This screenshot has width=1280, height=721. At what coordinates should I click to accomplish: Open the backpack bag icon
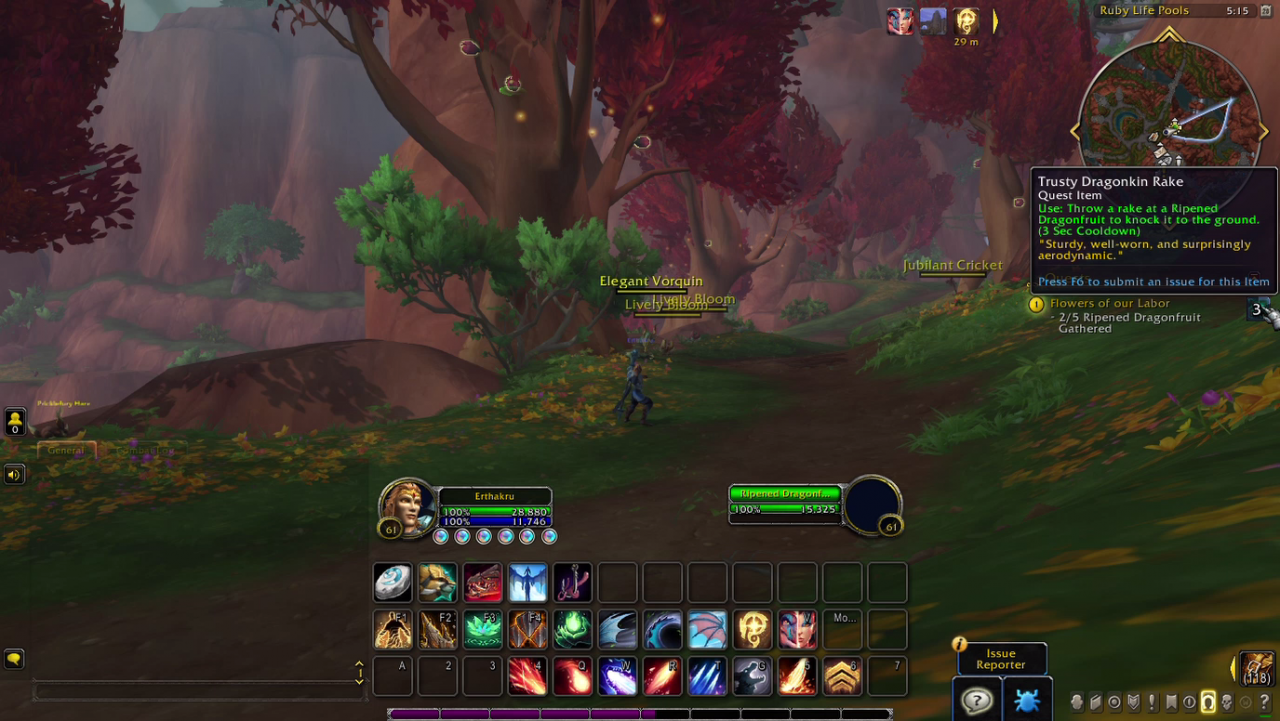pyautogui.click(x=1257, y=668)
